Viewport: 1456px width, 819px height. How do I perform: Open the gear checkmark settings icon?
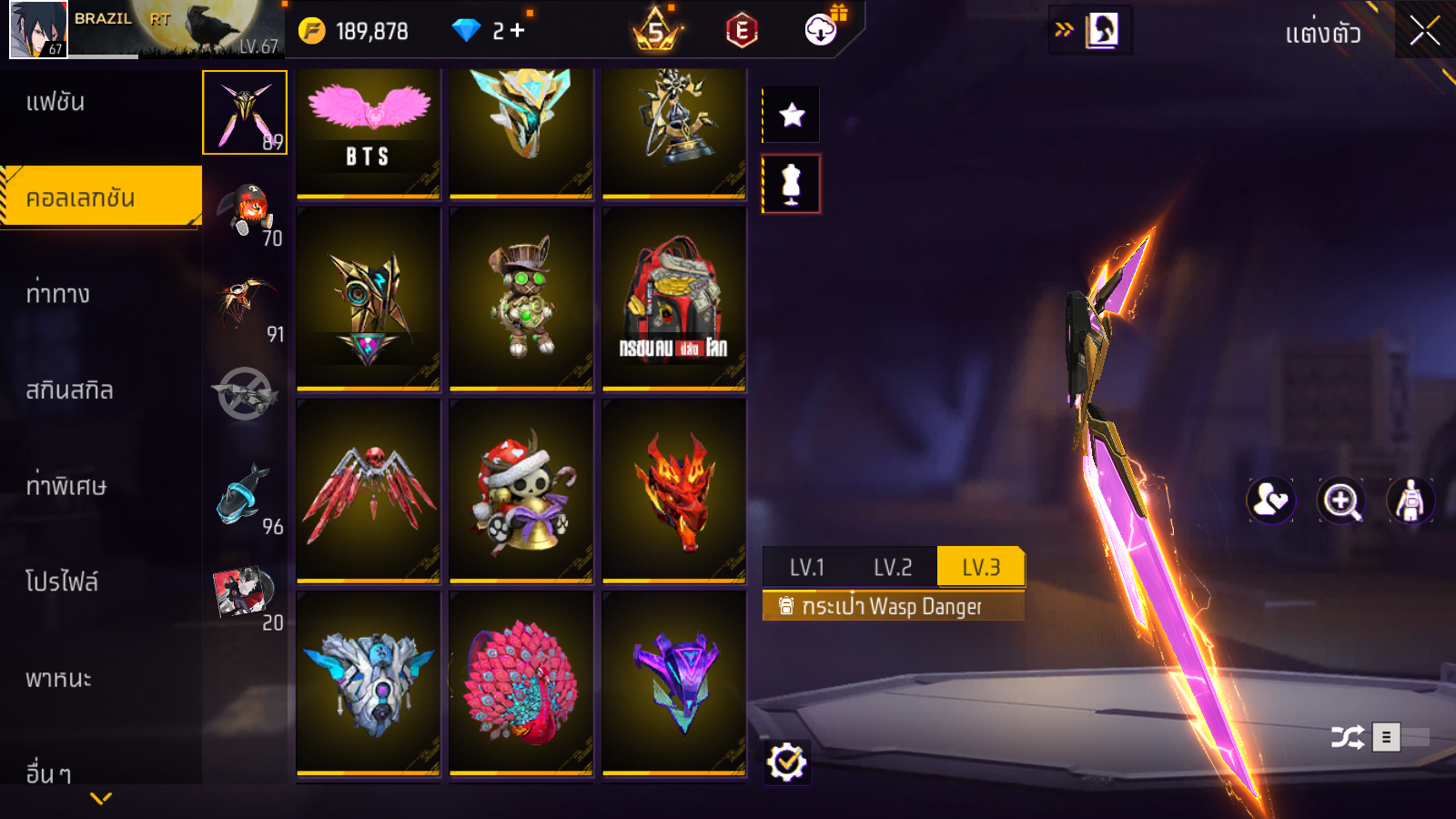click(786, 763)
